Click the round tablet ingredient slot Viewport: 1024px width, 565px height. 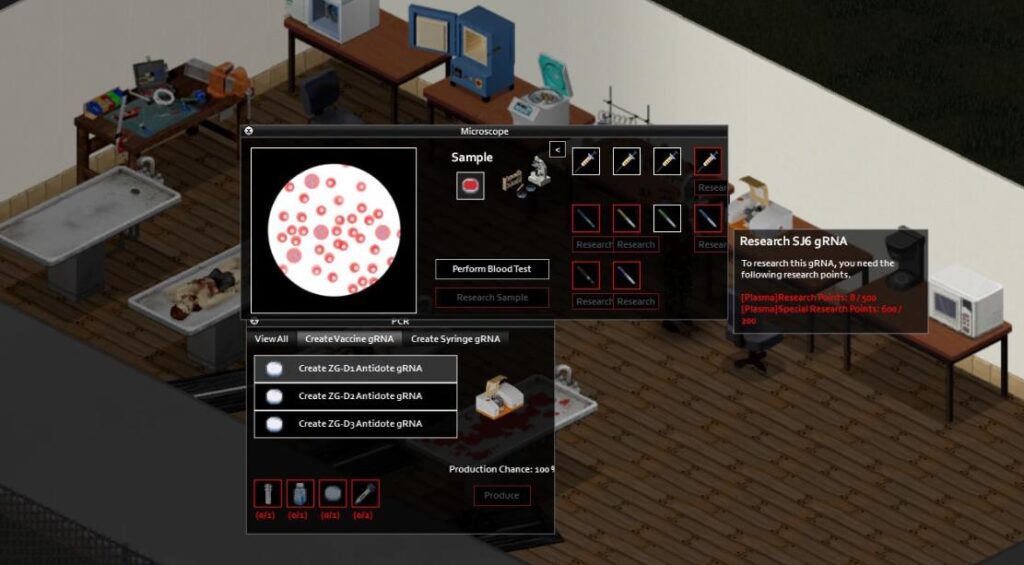click(333, 494)
